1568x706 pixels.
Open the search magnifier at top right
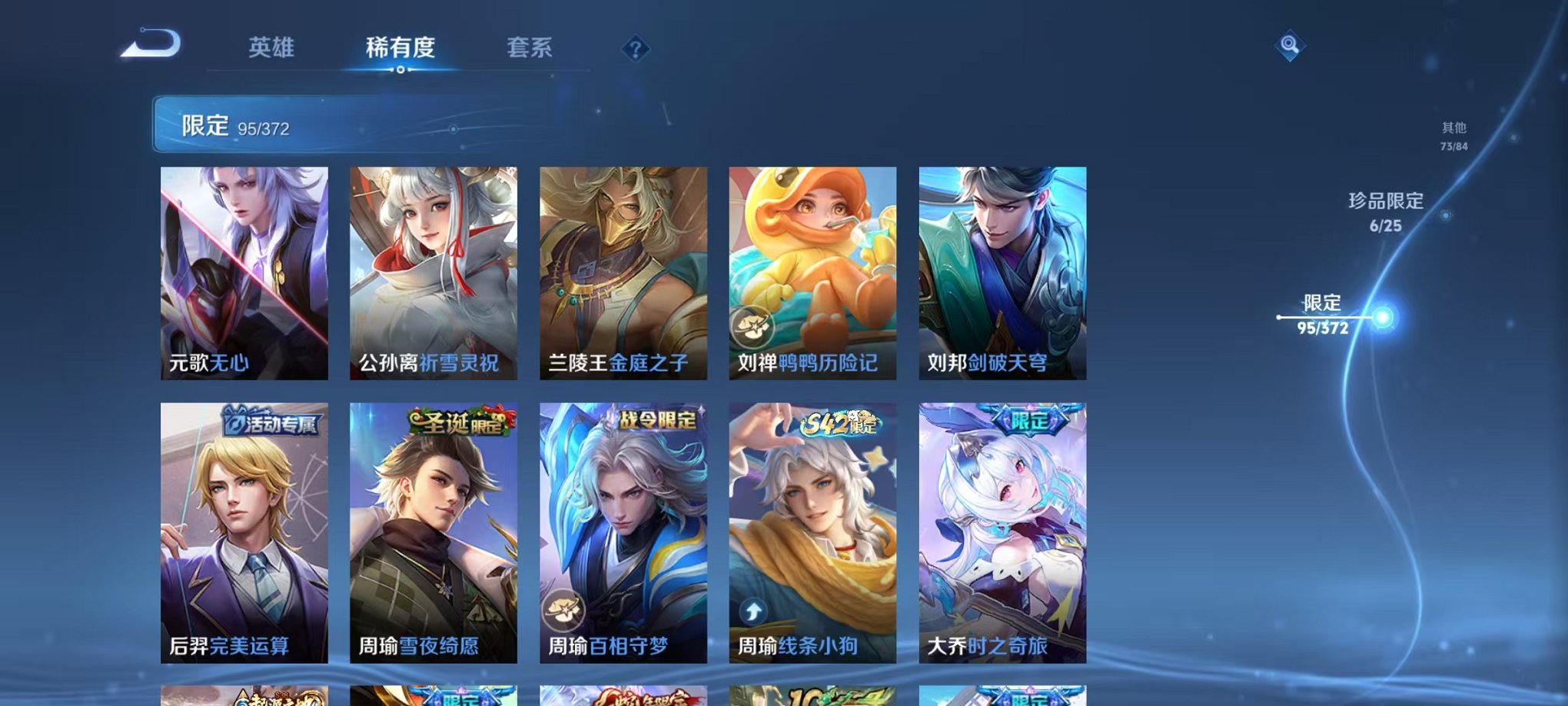[x=1289, y=46]
